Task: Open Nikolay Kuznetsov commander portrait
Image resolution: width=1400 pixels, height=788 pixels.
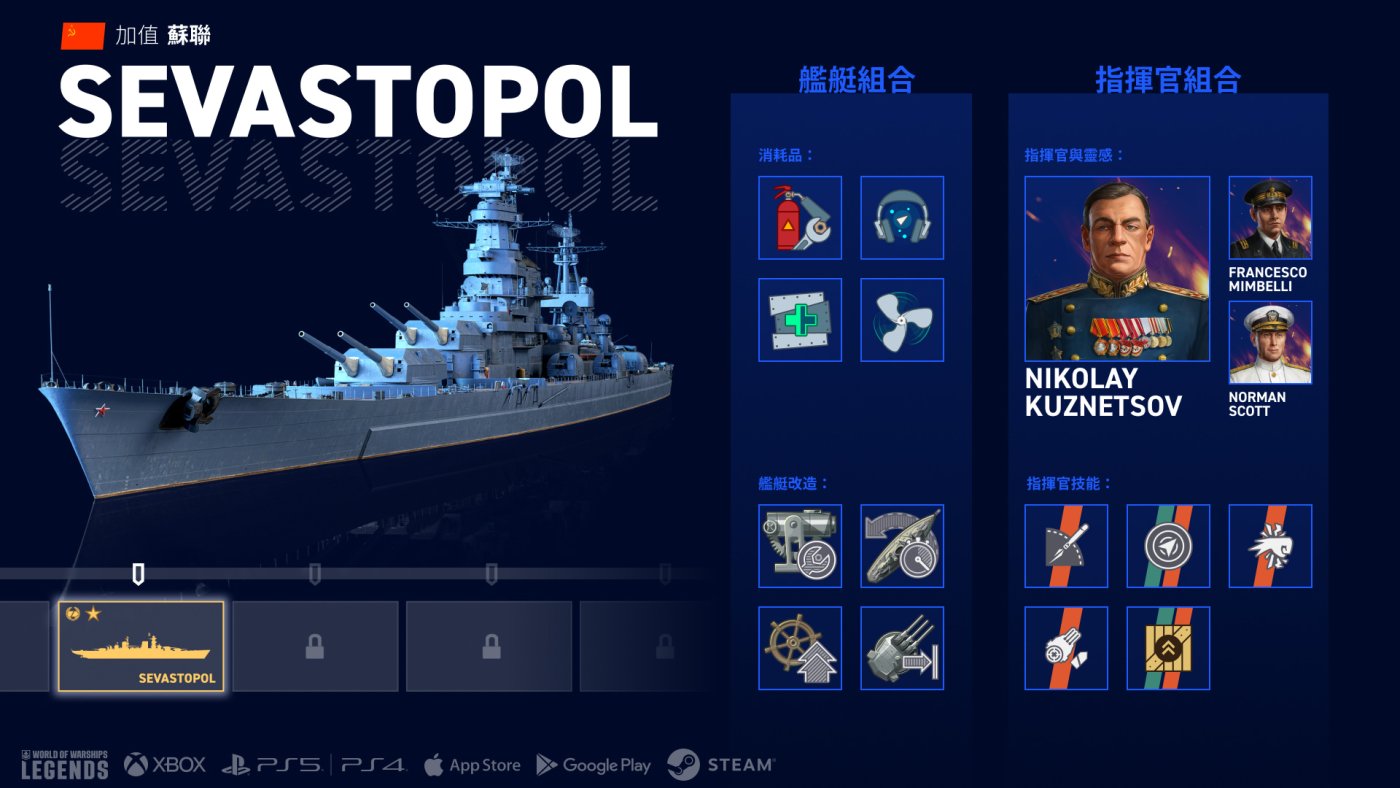Action: coord(1117,269)
